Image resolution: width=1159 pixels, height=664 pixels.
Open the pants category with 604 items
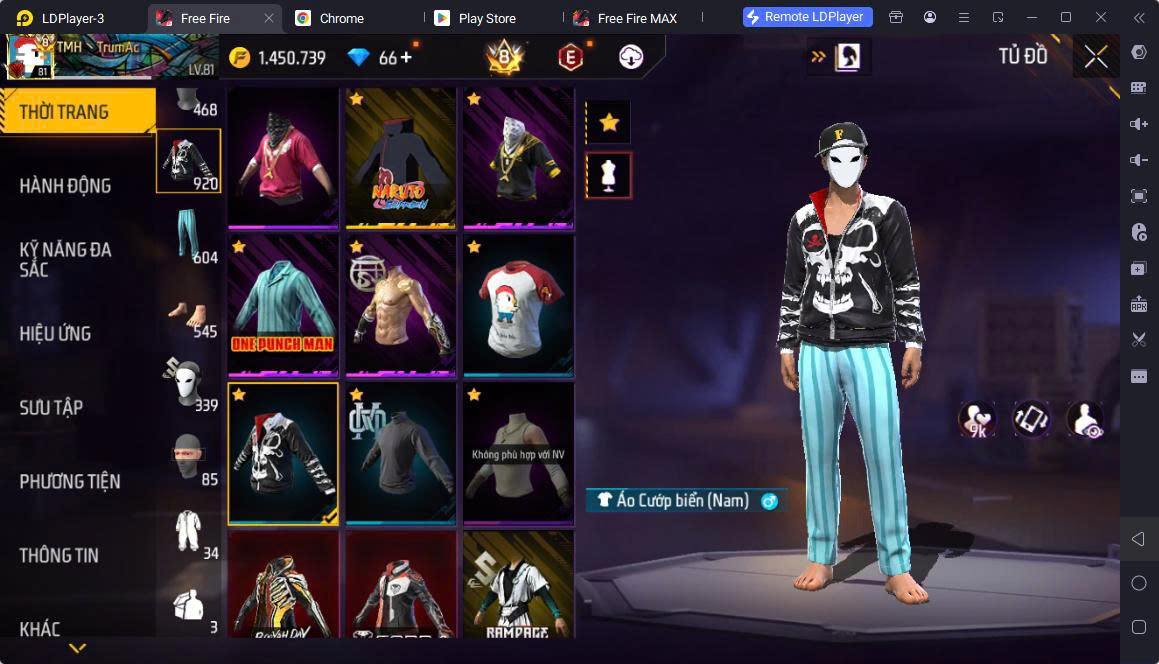[189, 237]
